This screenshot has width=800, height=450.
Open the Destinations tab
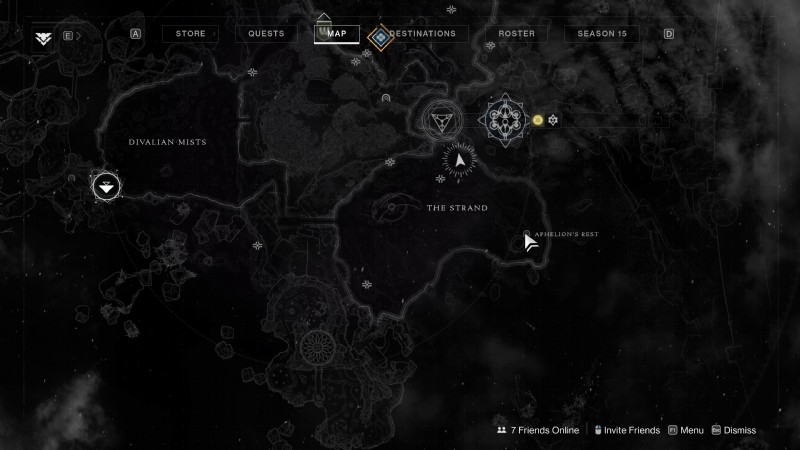[422, 33]
